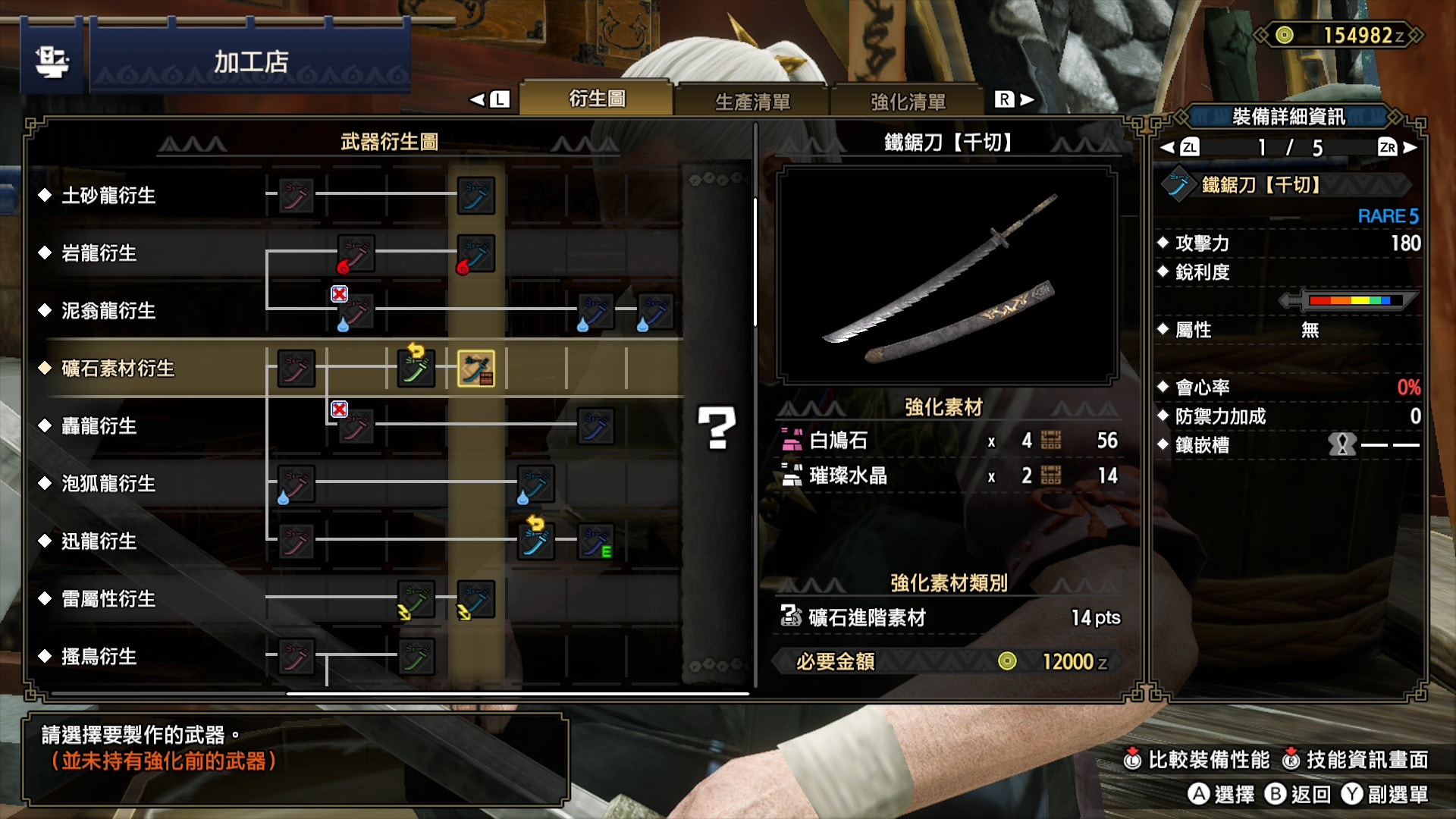The image size is (1456, 819).
Task: Switch to the 生產清單 tab
Action: tap(752, 101)
